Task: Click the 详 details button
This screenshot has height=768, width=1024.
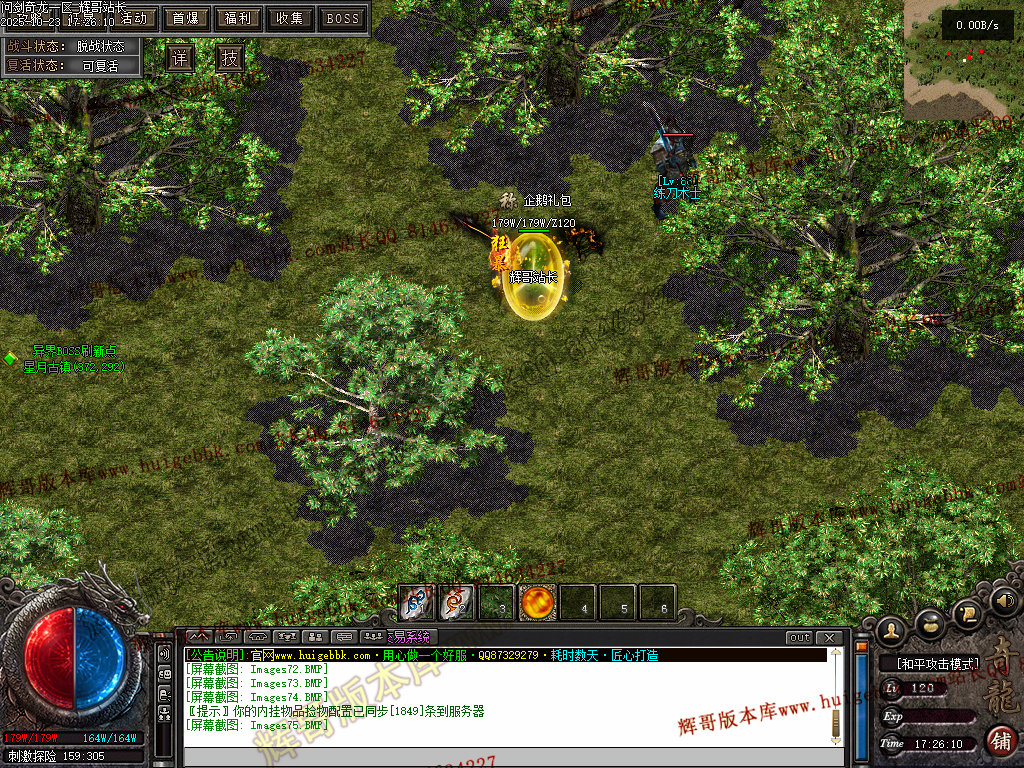Action: (180, 58)
